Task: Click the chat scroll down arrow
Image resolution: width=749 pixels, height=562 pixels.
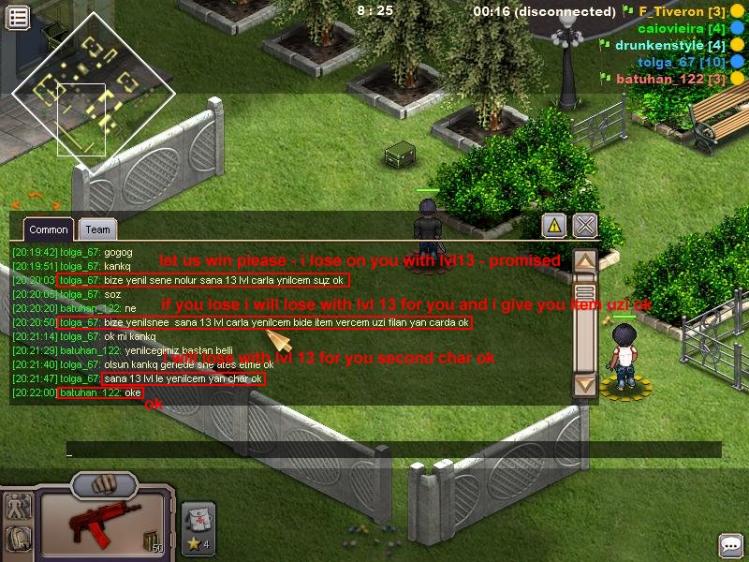Action: (585, 382)
